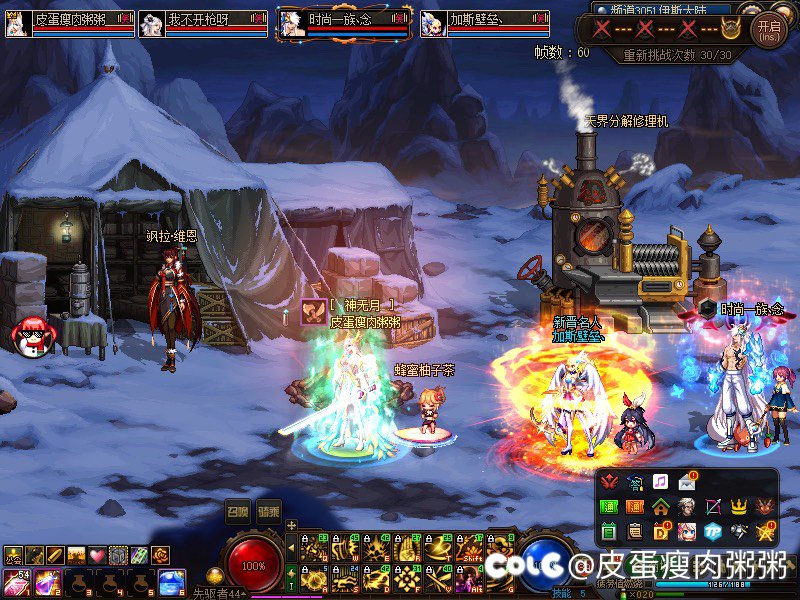
Task: Open the mail envelope icon
Action: [x=687, y=482]
